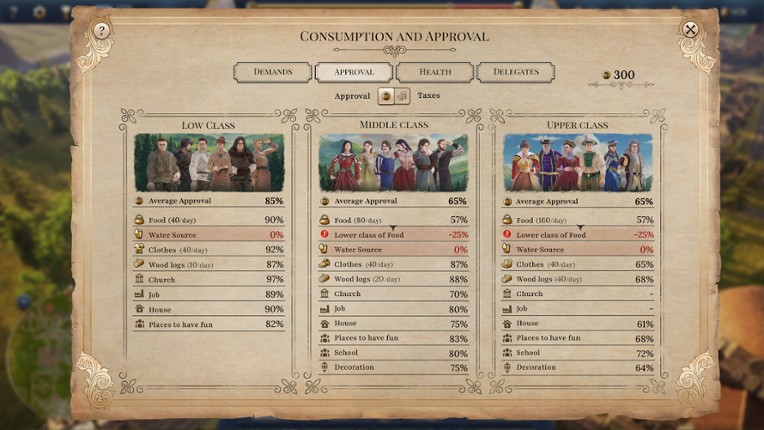Show the Delegates tab
764x430 pixels.
point(515,72)
